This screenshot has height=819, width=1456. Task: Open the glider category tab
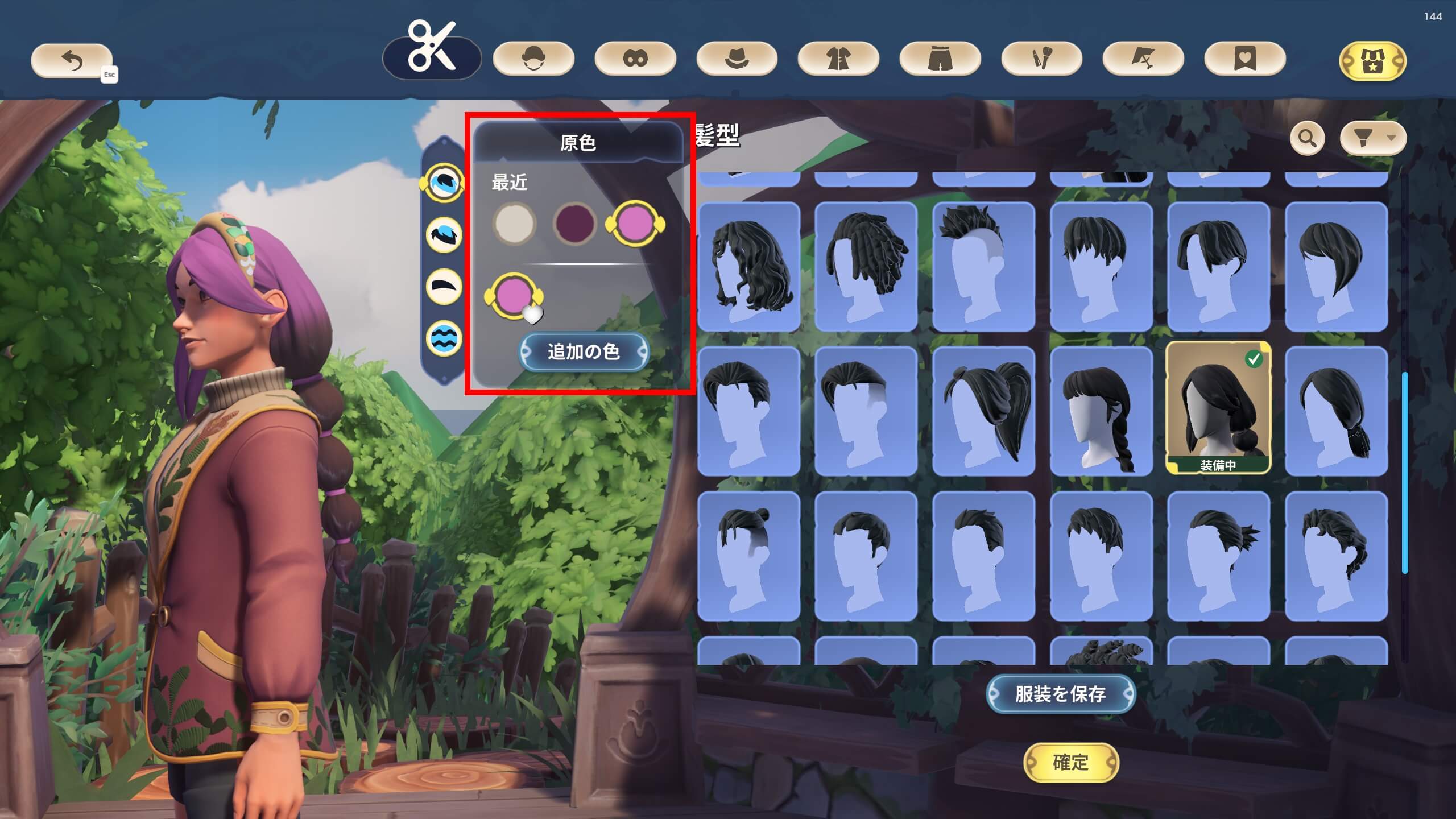coord(1143,59)
